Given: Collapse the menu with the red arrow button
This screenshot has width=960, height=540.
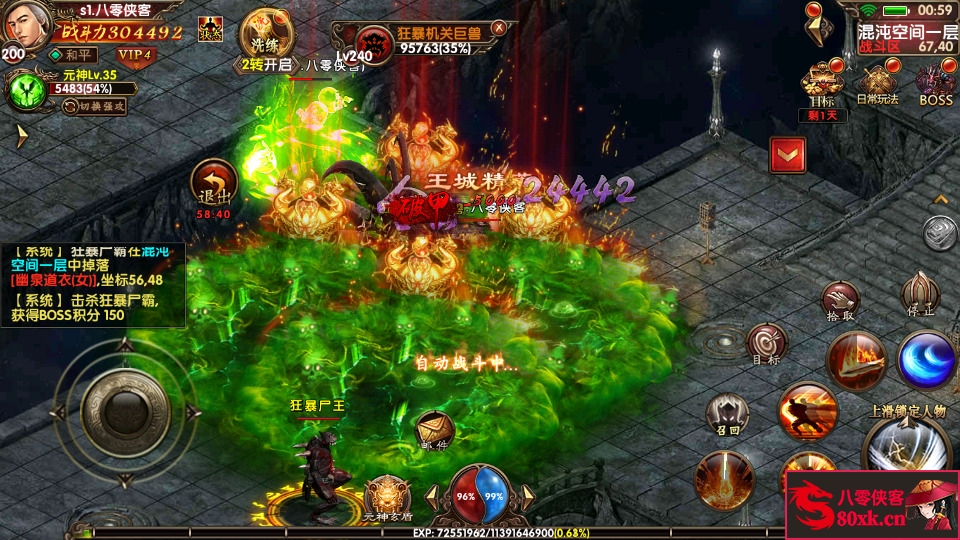Looking at the screenshot, I should [788, 155].
